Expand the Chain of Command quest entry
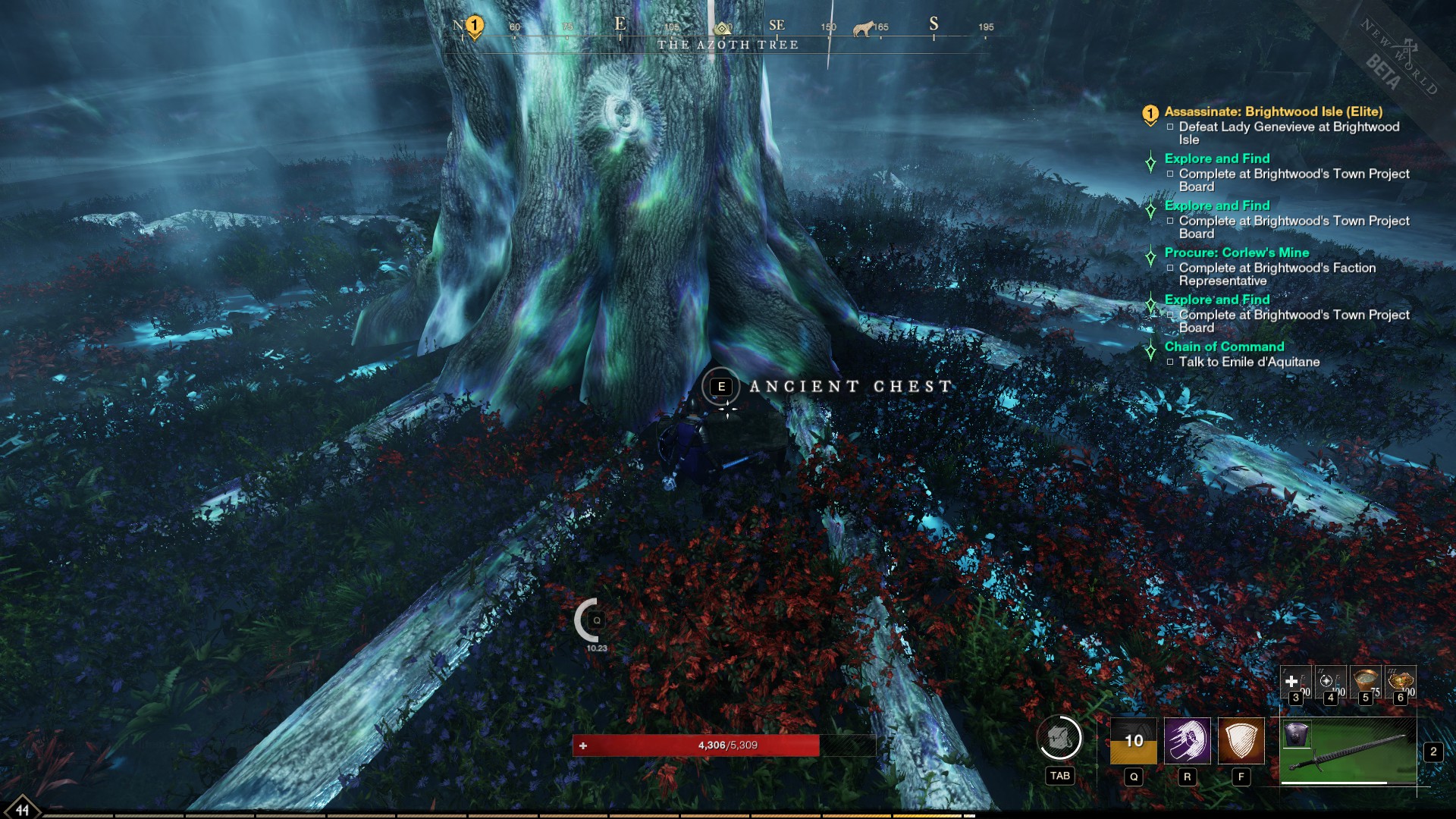Viewport: 1456px width, 819px height. coord(1225,347)
